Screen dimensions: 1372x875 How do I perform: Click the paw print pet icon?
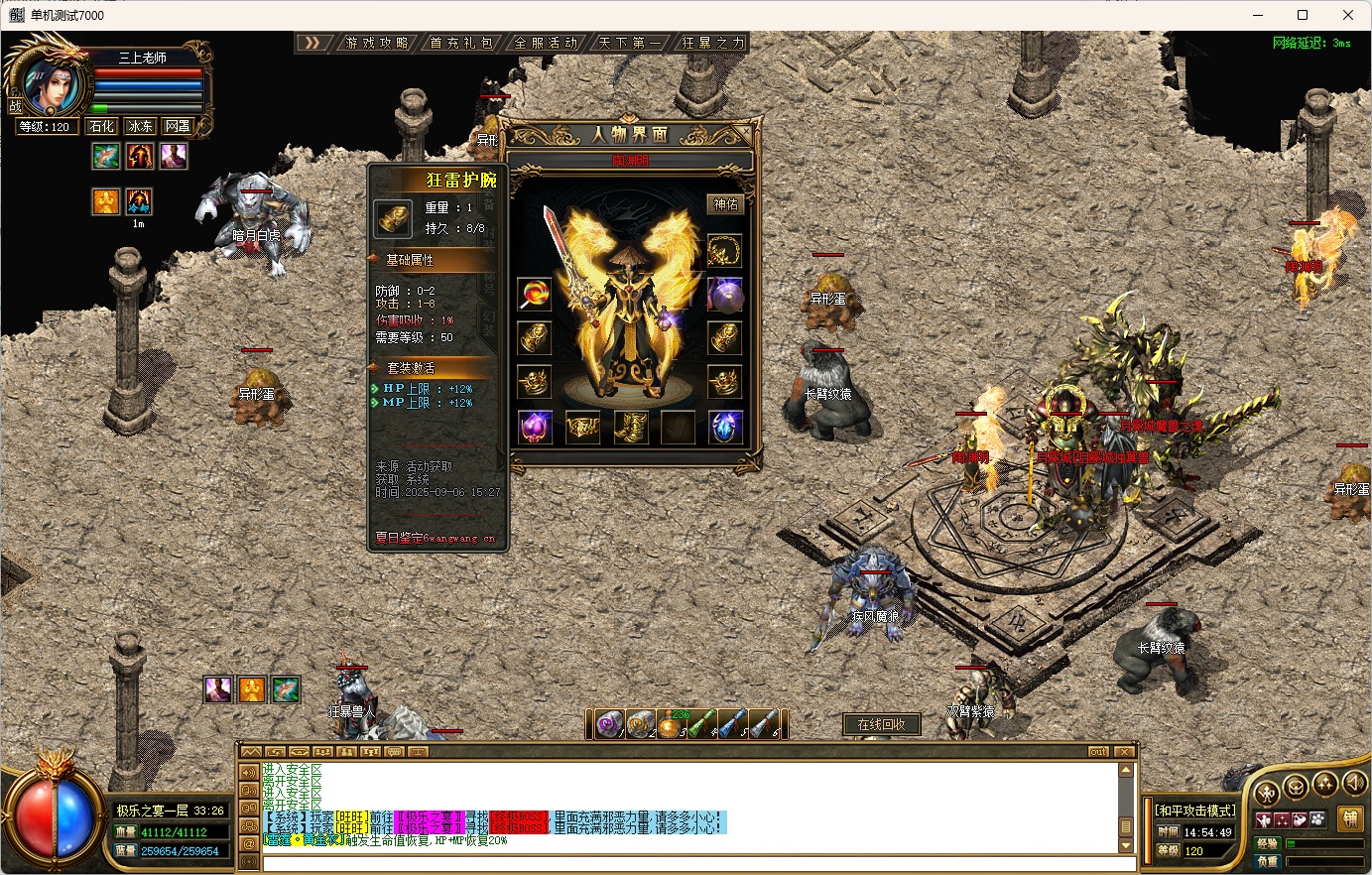coord(1316,819)
